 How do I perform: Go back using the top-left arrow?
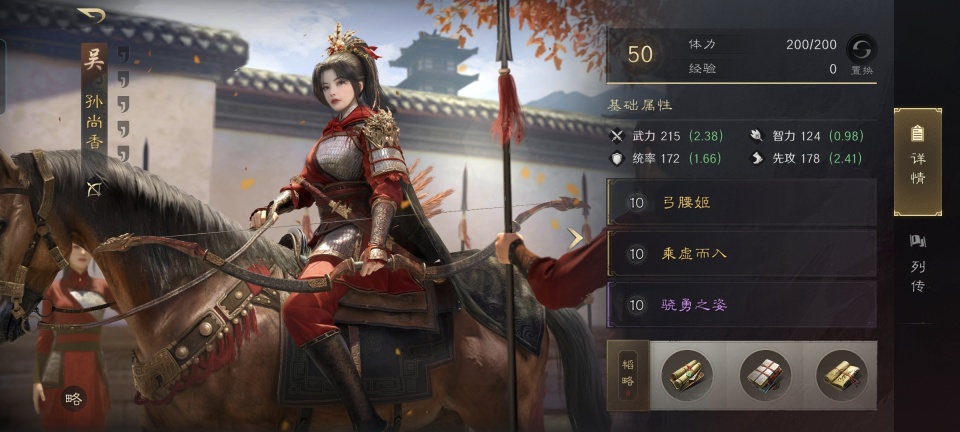[x=91, y=15]
